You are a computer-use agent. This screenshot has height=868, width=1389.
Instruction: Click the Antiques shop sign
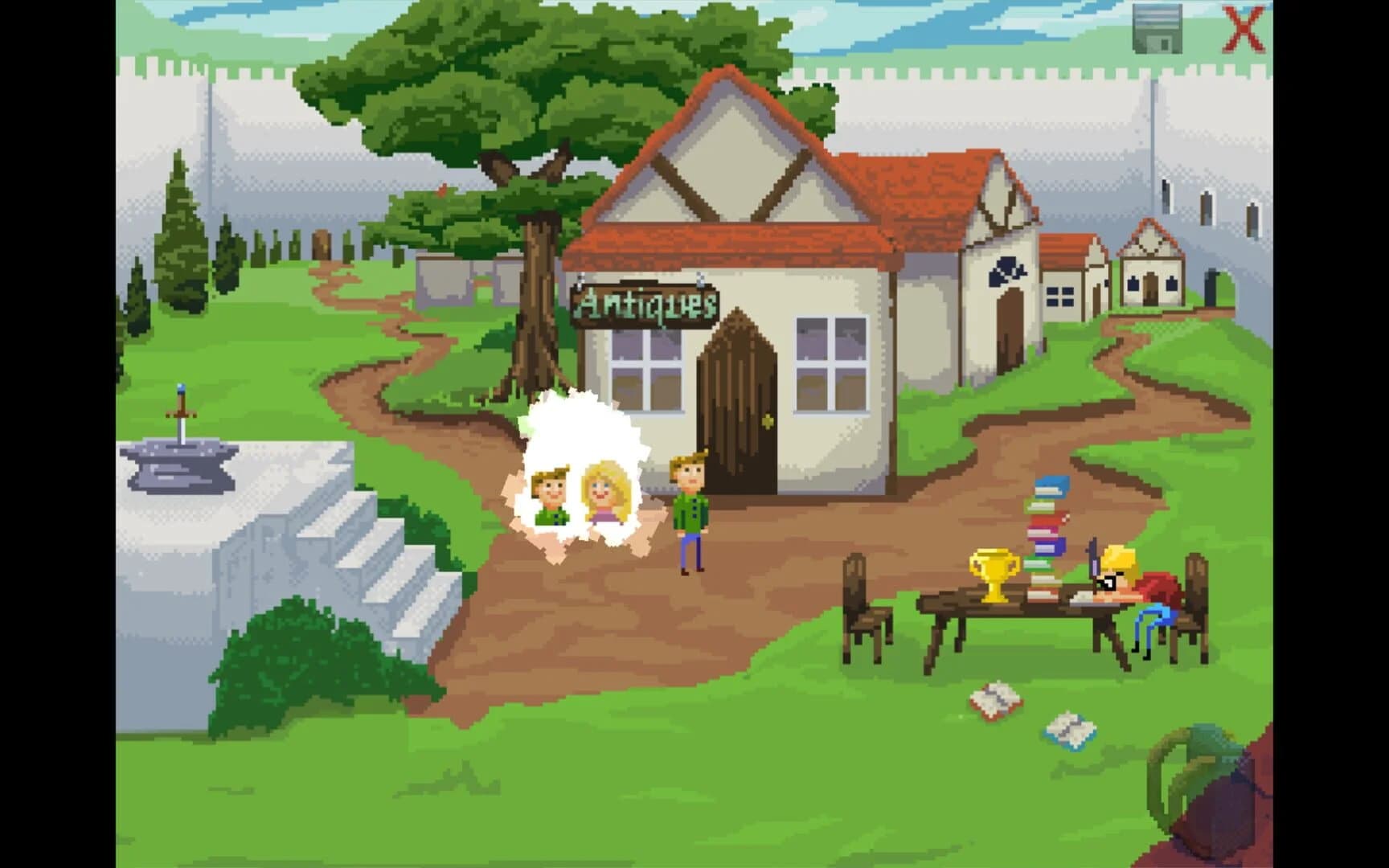pyautogui.click(x=645, y=304)
